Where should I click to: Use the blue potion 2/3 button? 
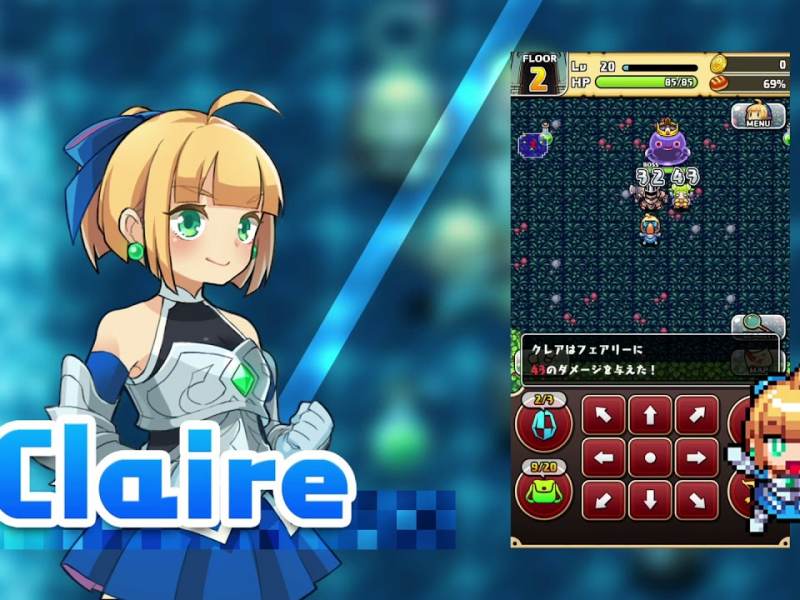pyautogui.click(x=543, y=424)
